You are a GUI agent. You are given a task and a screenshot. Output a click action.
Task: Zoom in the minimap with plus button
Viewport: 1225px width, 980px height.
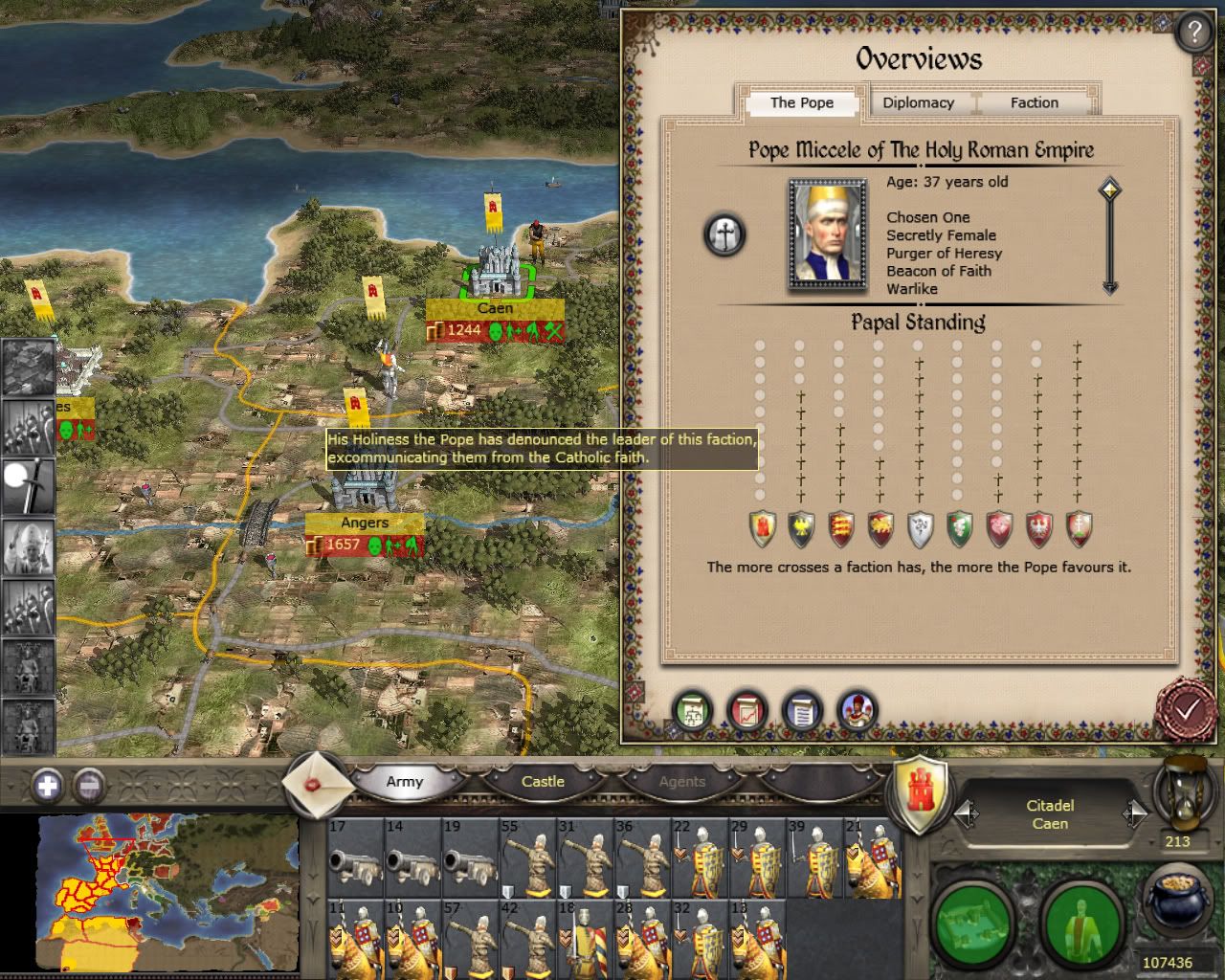pos(47,787)
